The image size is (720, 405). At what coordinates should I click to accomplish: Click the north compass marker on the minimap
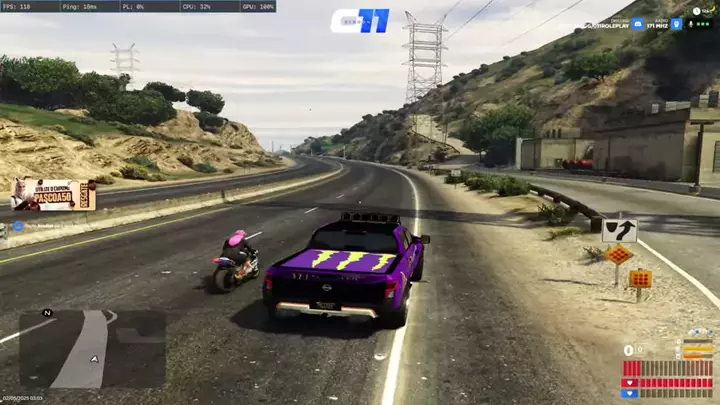click(47, 313)
